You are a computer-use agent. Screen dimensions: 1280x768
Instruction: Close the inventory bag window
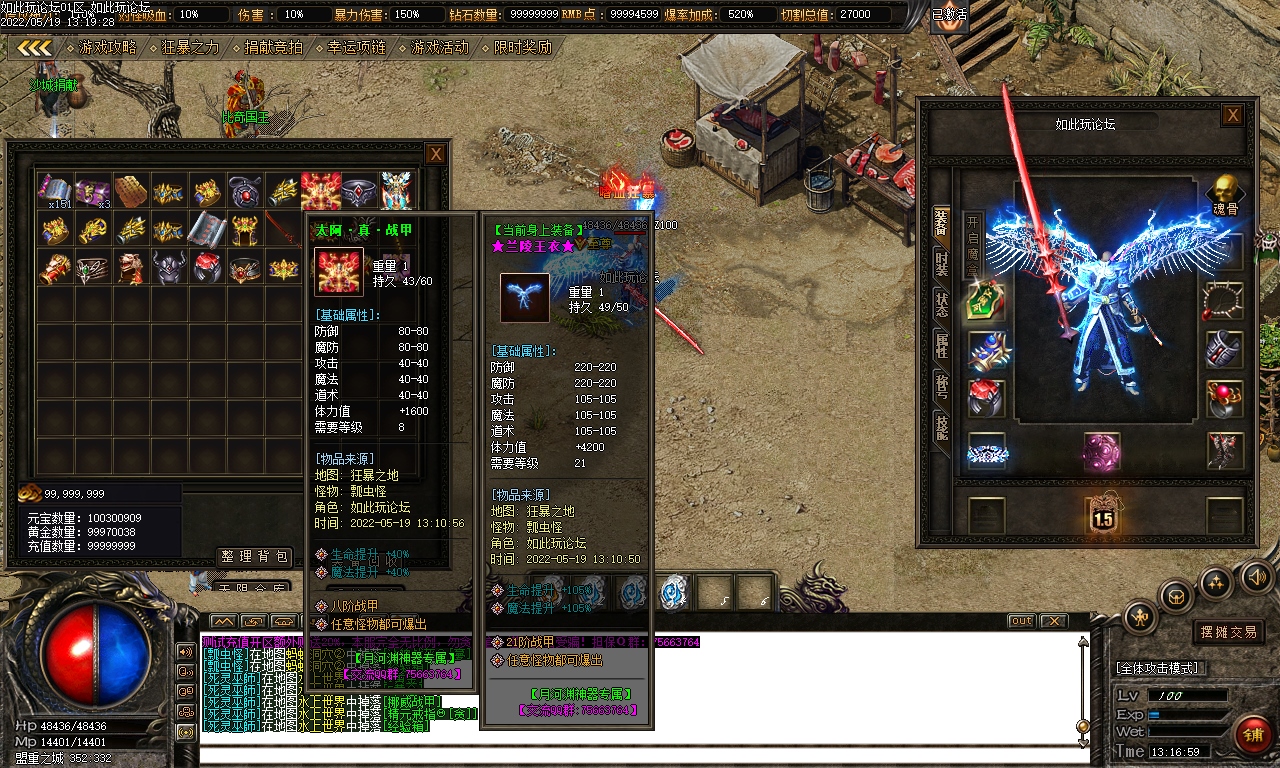point(436,154)
